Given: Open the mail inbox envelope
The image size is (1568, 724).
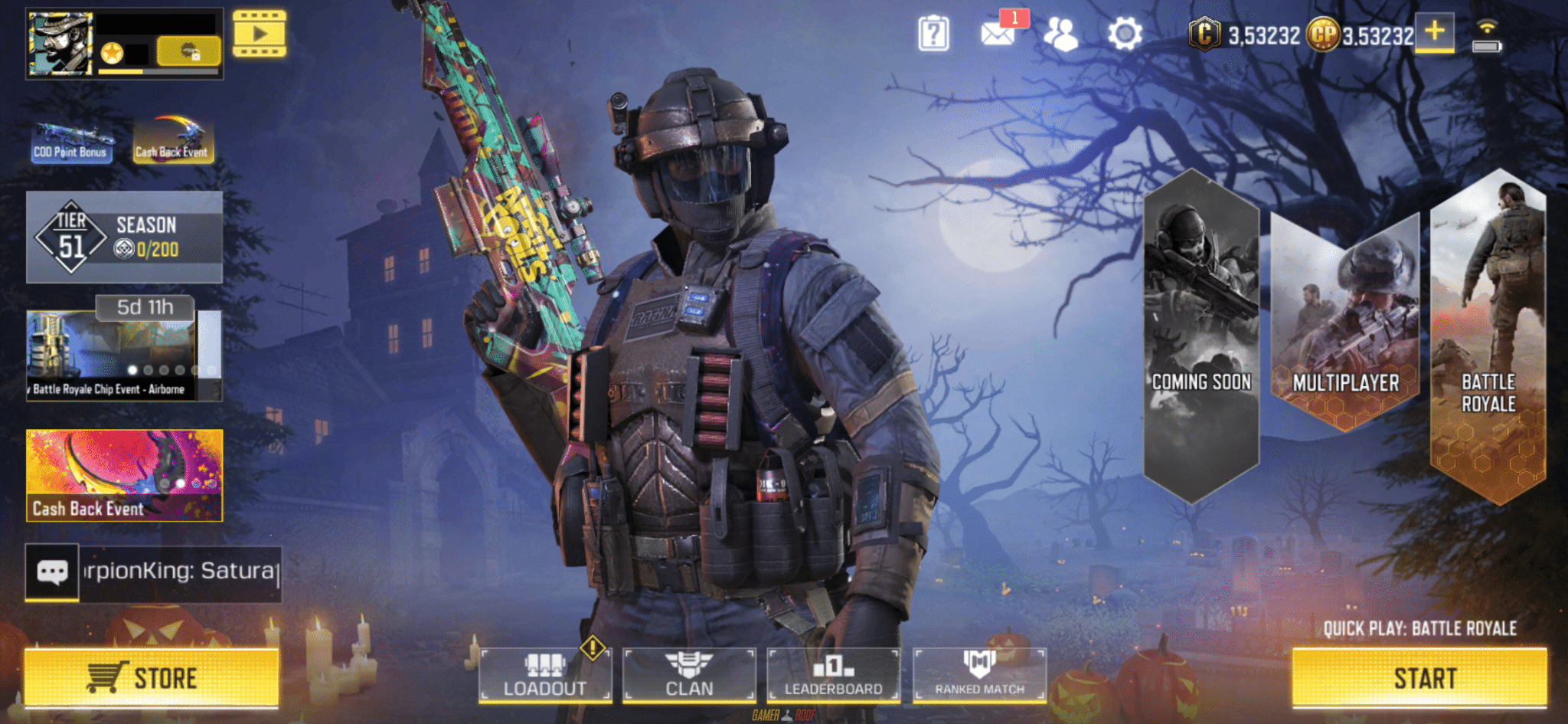Looking at the screenshot, I should pyautogui.click(x=998, y=34).
